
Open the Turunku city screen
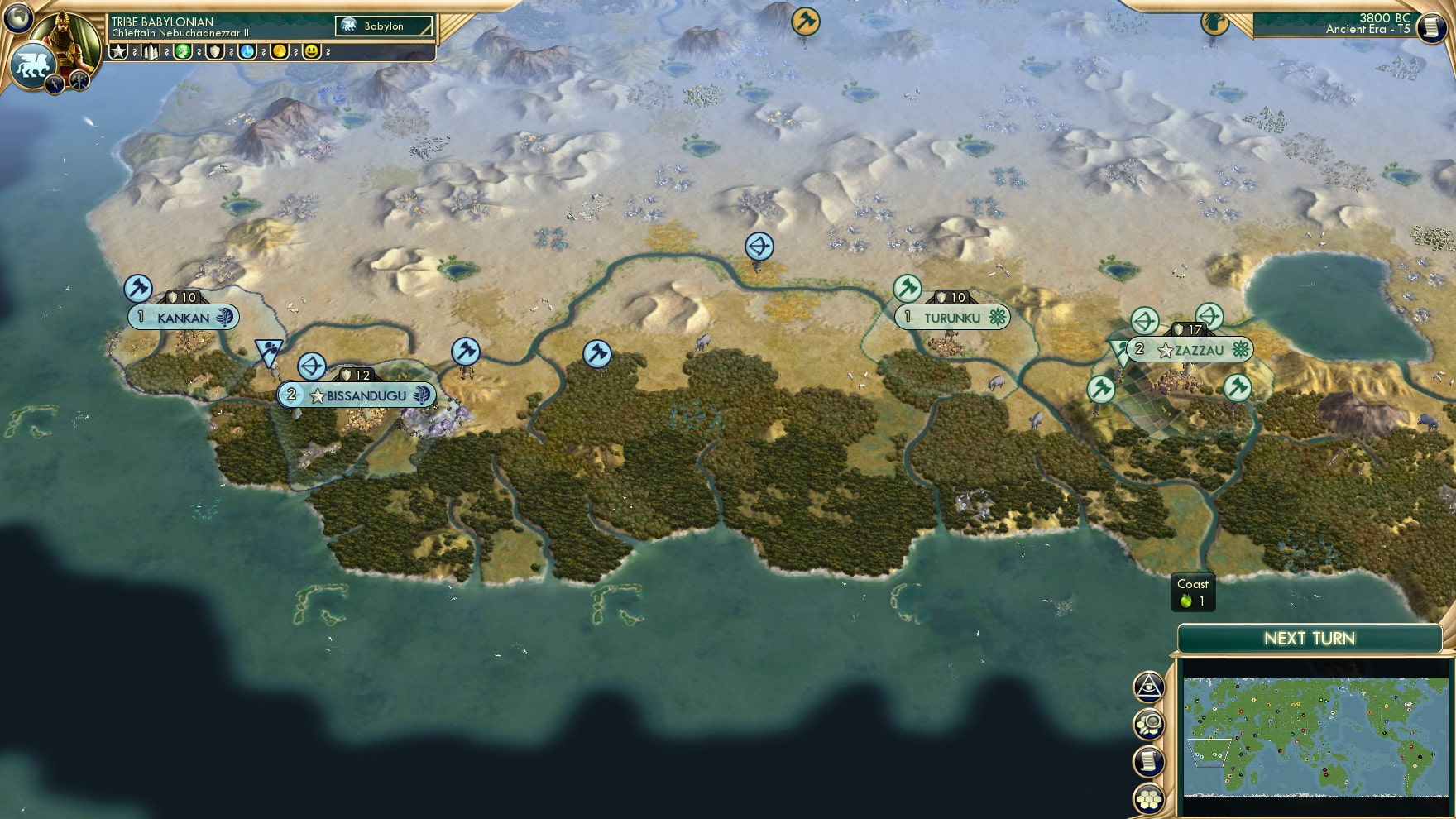(953, 317)
